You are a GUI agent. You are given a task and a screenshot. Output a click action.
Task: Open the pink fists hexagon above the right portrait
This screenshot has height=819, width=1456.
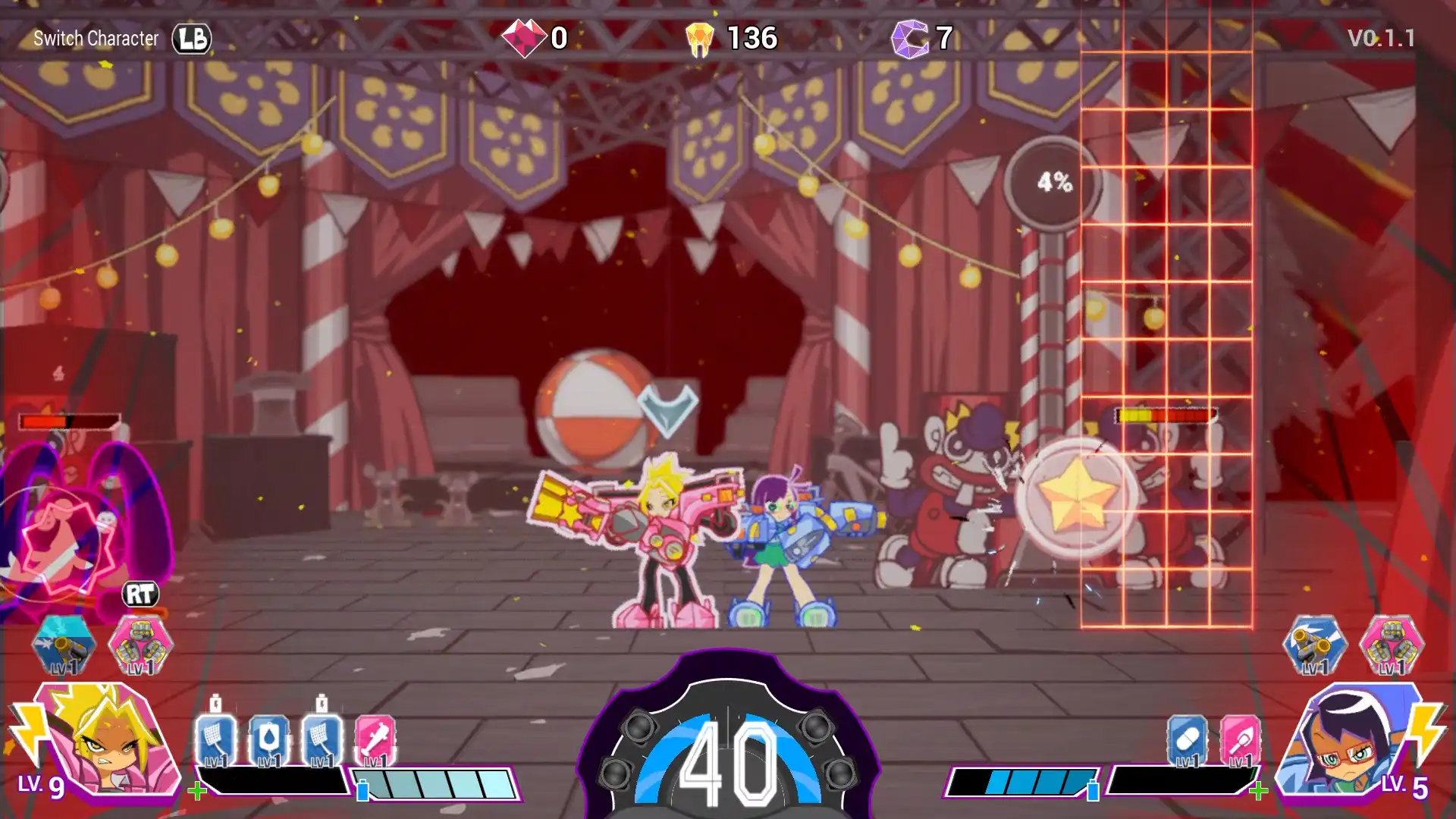click(x=1393, y=645)
